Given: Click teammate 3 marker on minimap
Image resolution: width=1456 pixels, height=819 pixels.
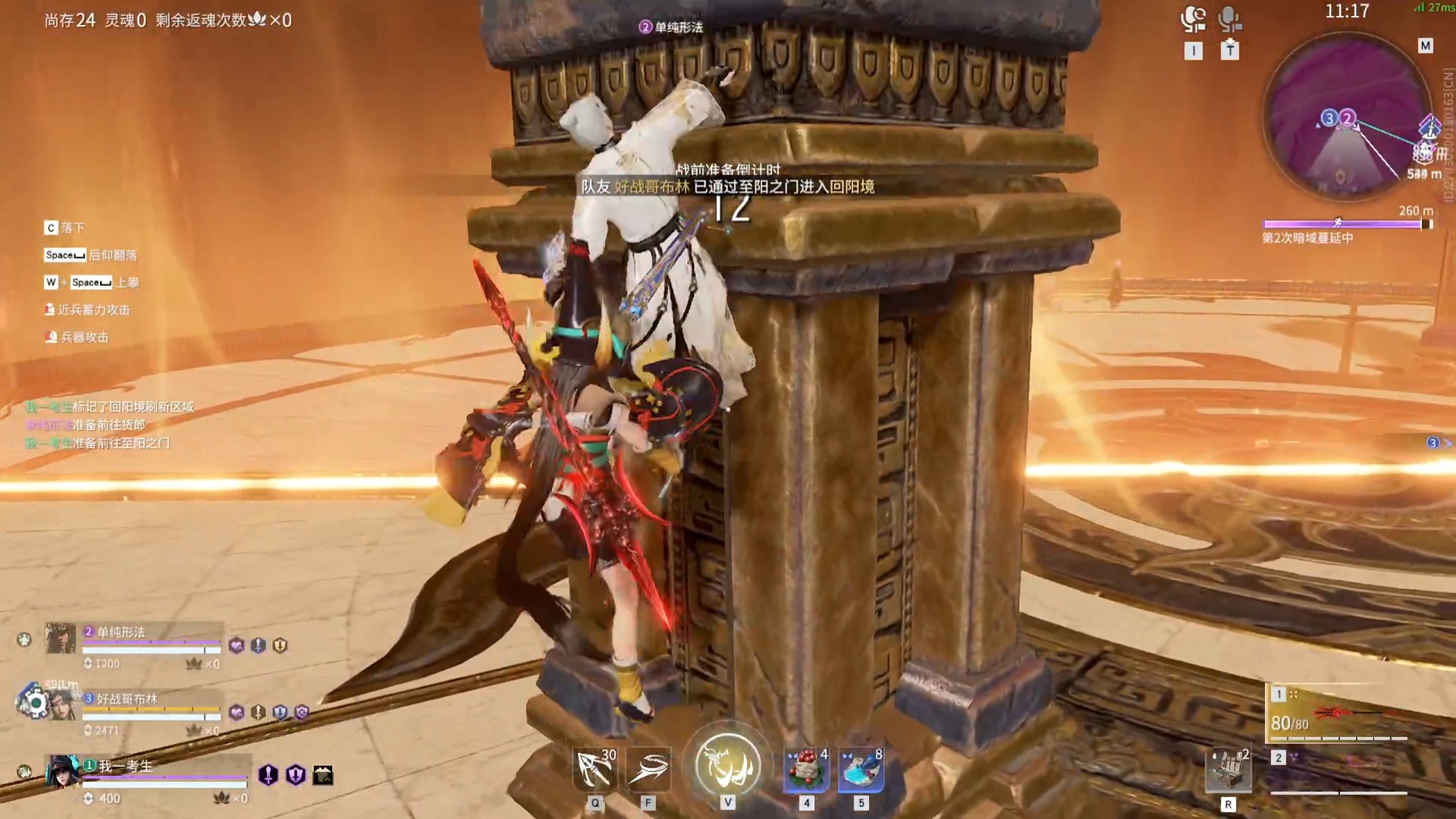Looking at the screenshot, I should tap(1329, 118).
